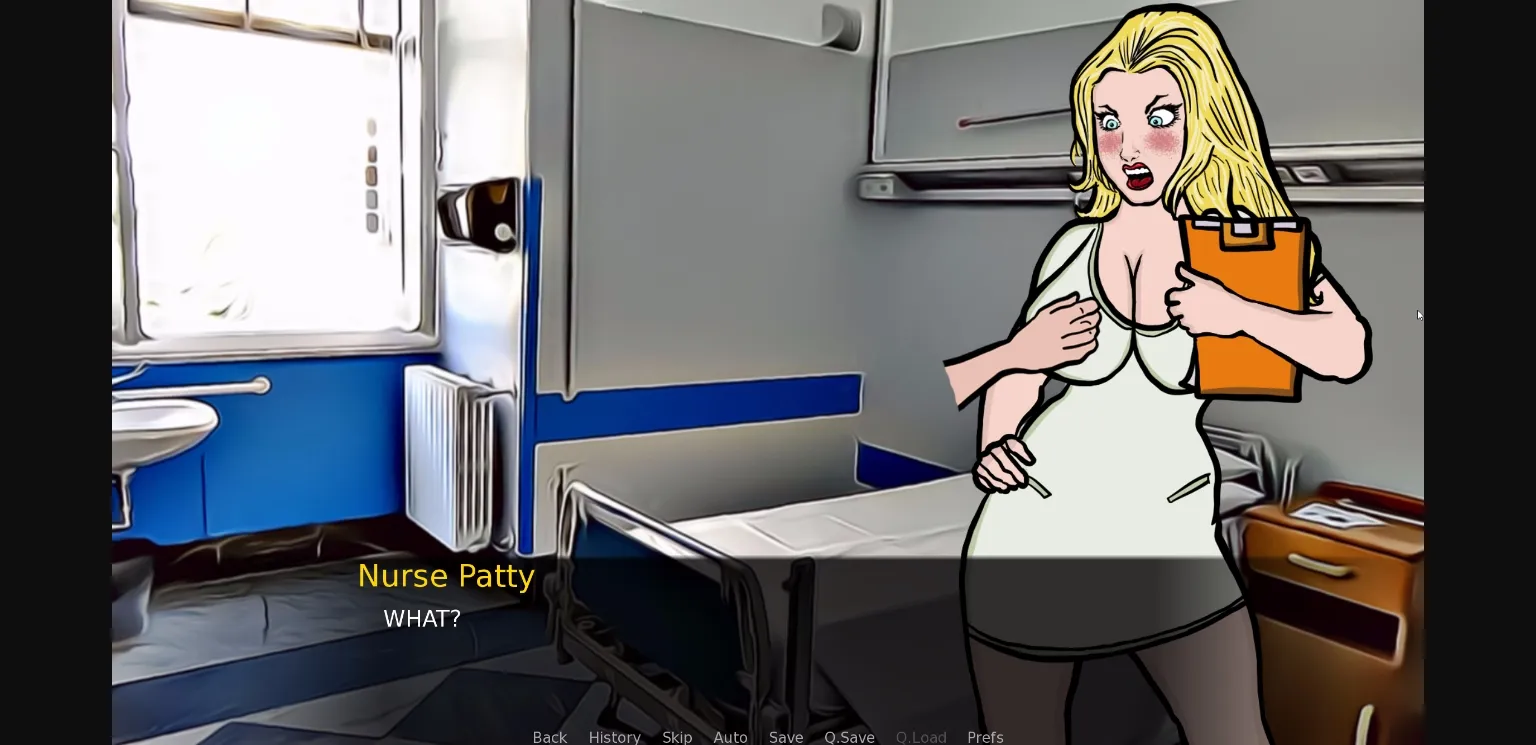Toggle Auto-read mode on
Image resolution: width=1536 pixels, height=745 pixels.
pyautogui.click(x=730, y=738)
